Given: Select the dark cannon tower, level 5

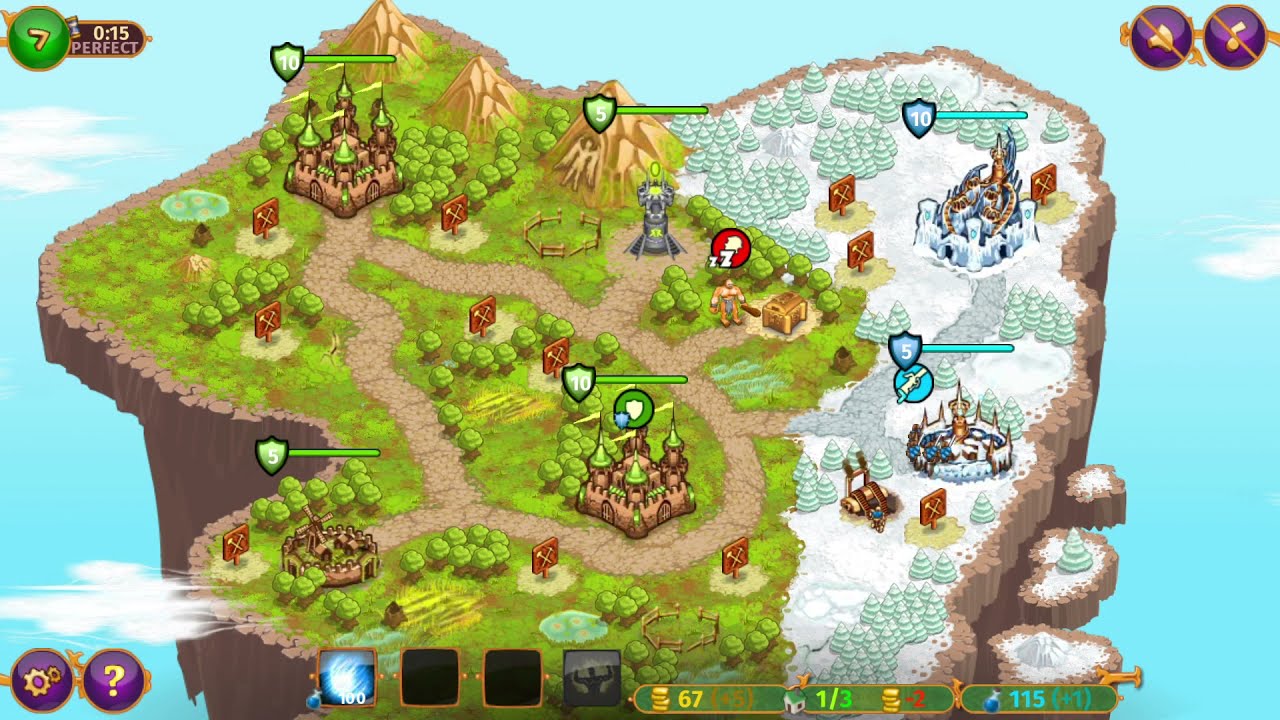Looking at the screenshot, I should coord(653,218).
